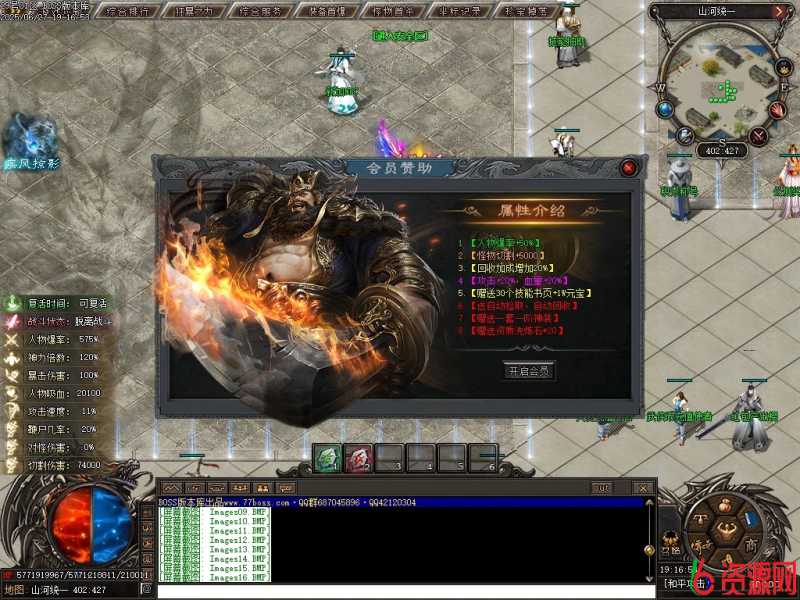Close the 会员赞助 membership window
This screenshot has width=800, height=600.
tap(628, 168)
